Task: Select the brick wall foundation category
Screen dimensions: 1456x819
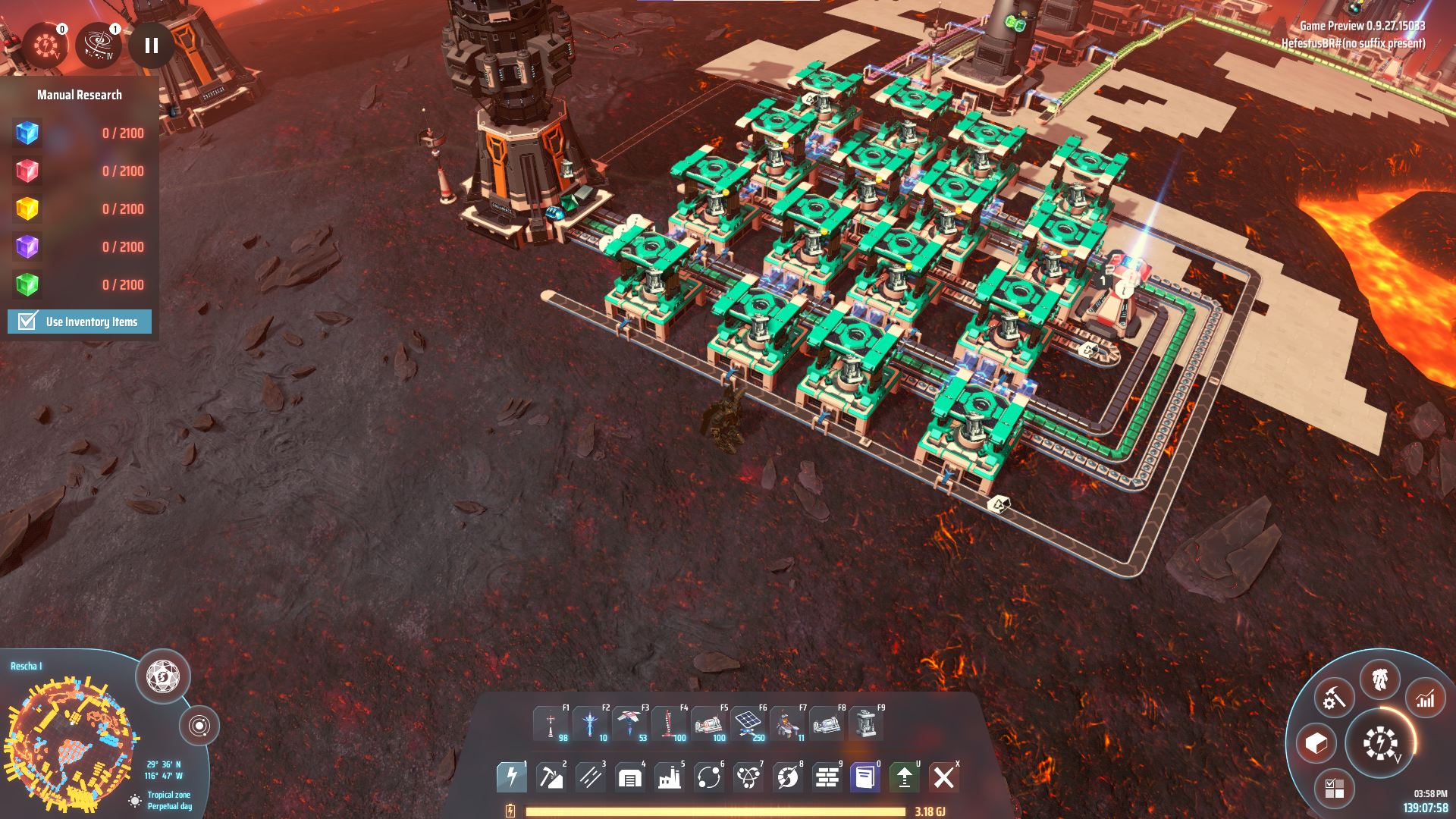Action: click(x=827, y=777)
